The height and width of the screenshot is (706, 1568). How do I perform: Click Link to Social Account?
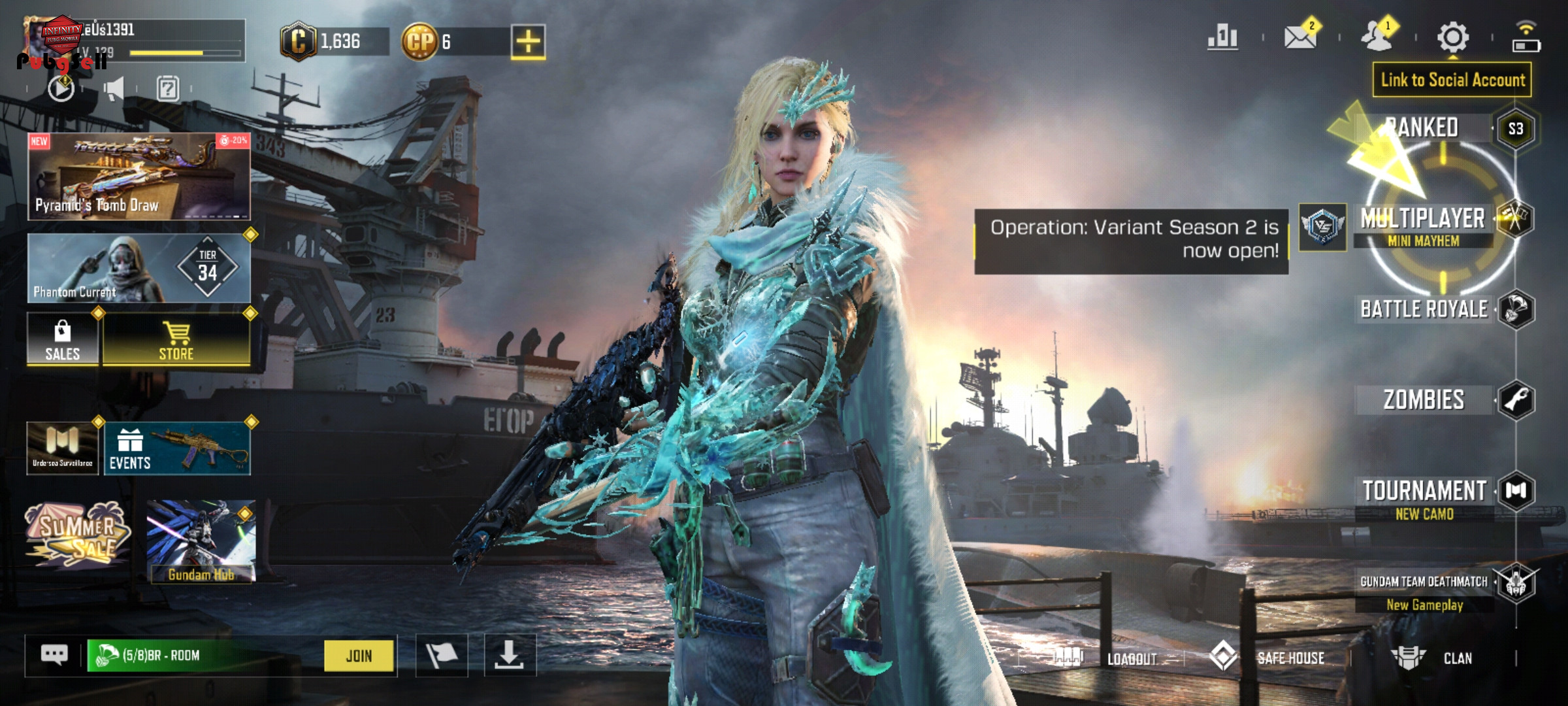1452,80
